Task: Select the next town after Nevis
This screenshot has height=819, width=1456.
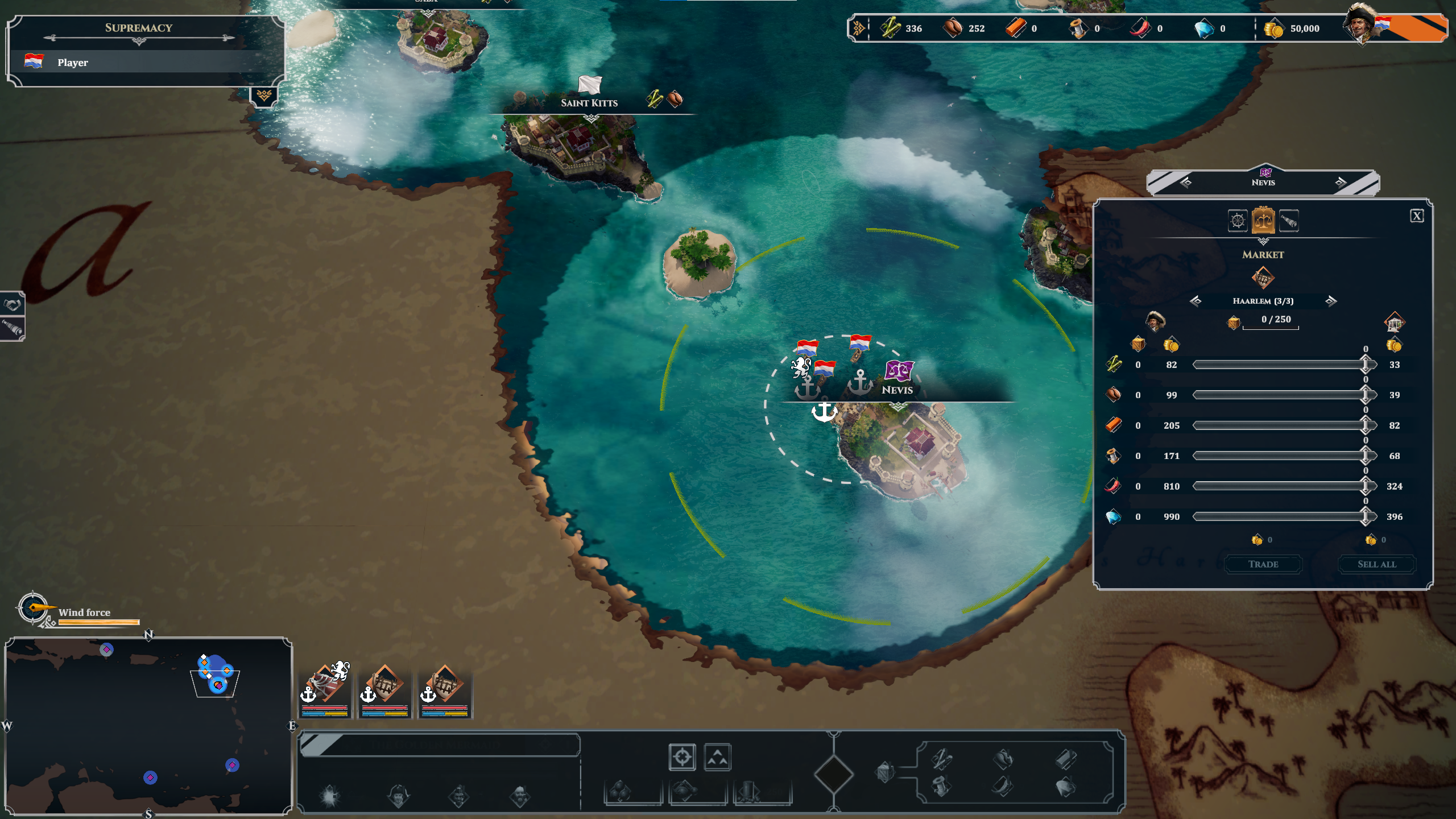Action: coord(1341,183)
